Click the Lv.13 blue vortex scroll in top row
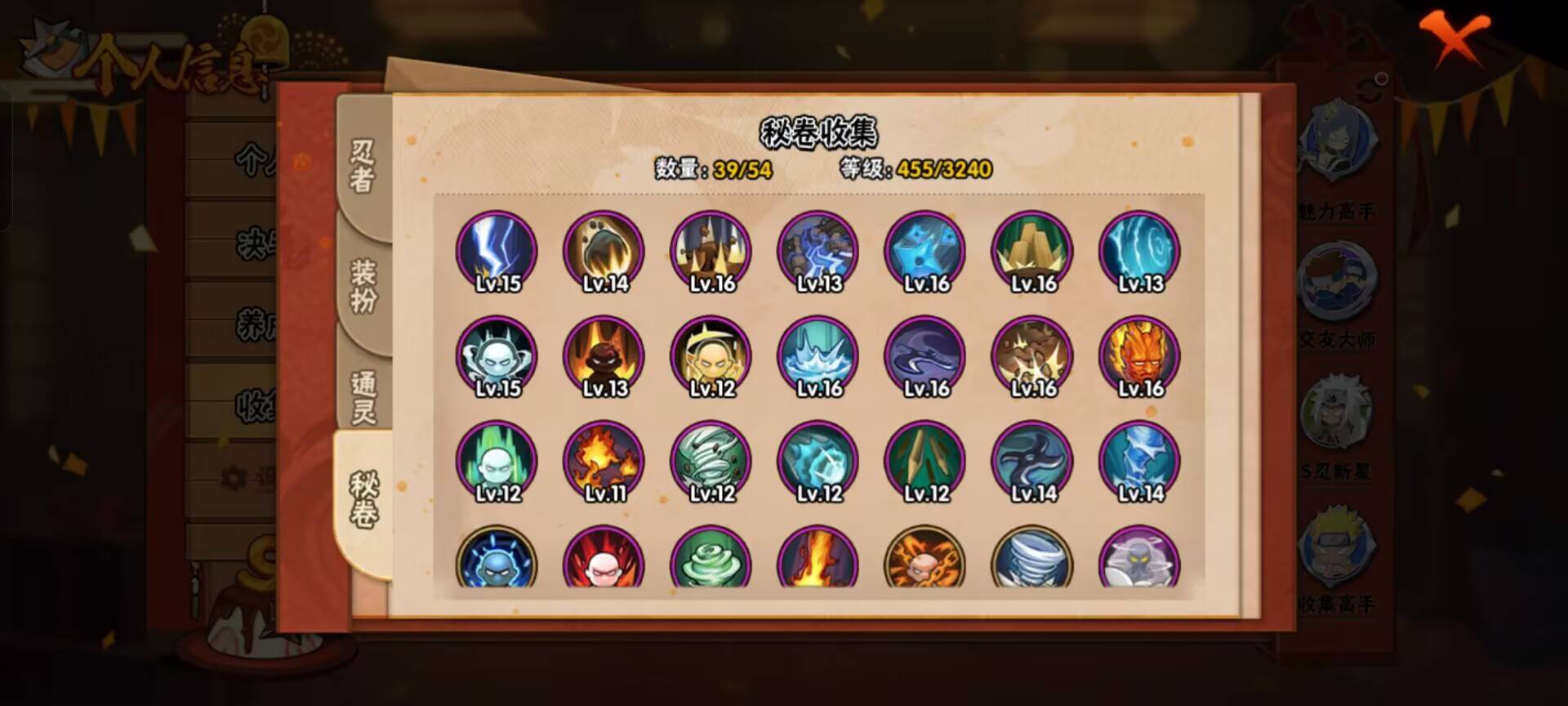This screenshot has width=1568, height=706. pos(1138,253)
